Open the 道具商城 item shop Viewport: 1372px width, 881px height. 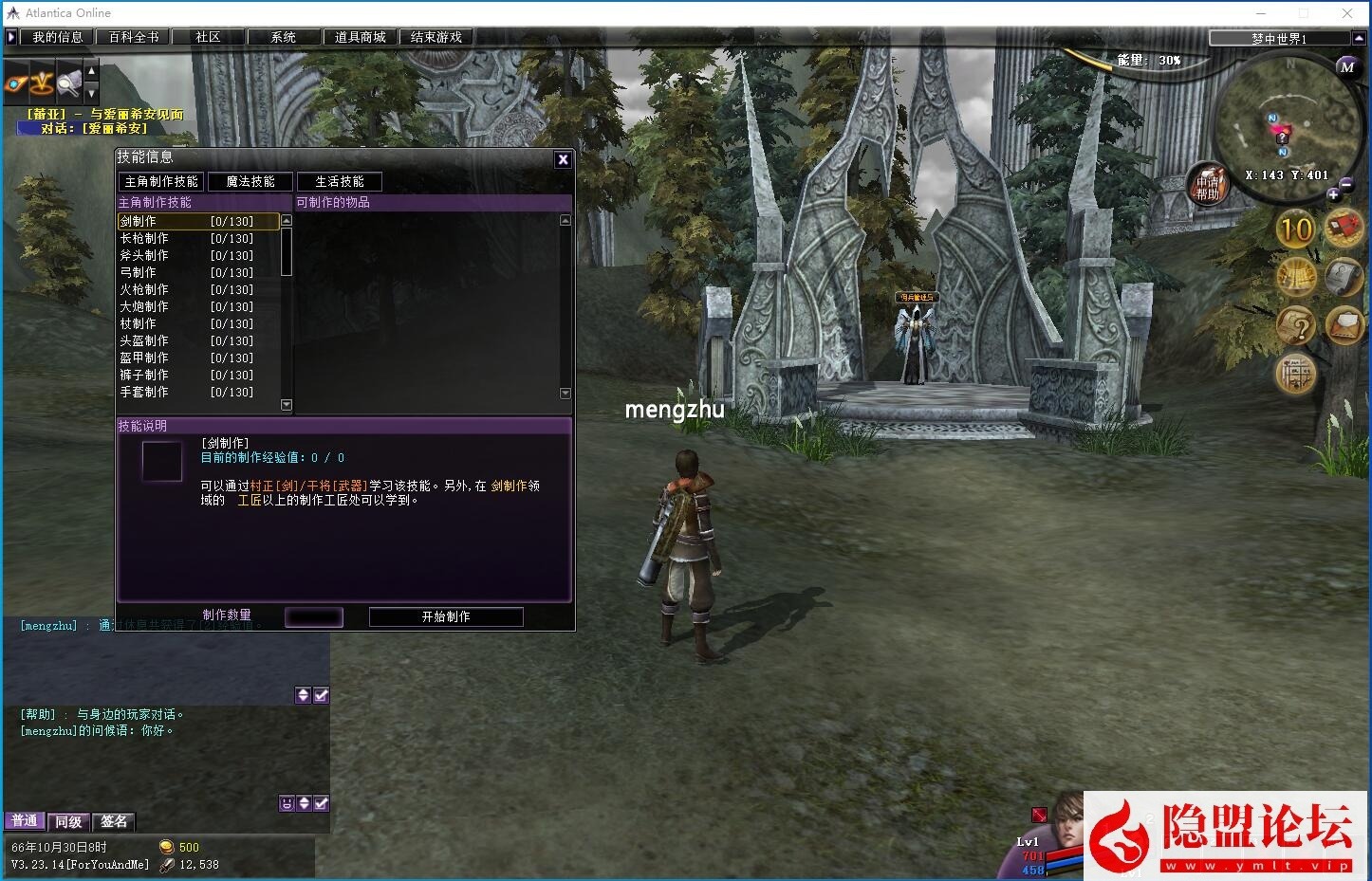click(360, 37)
